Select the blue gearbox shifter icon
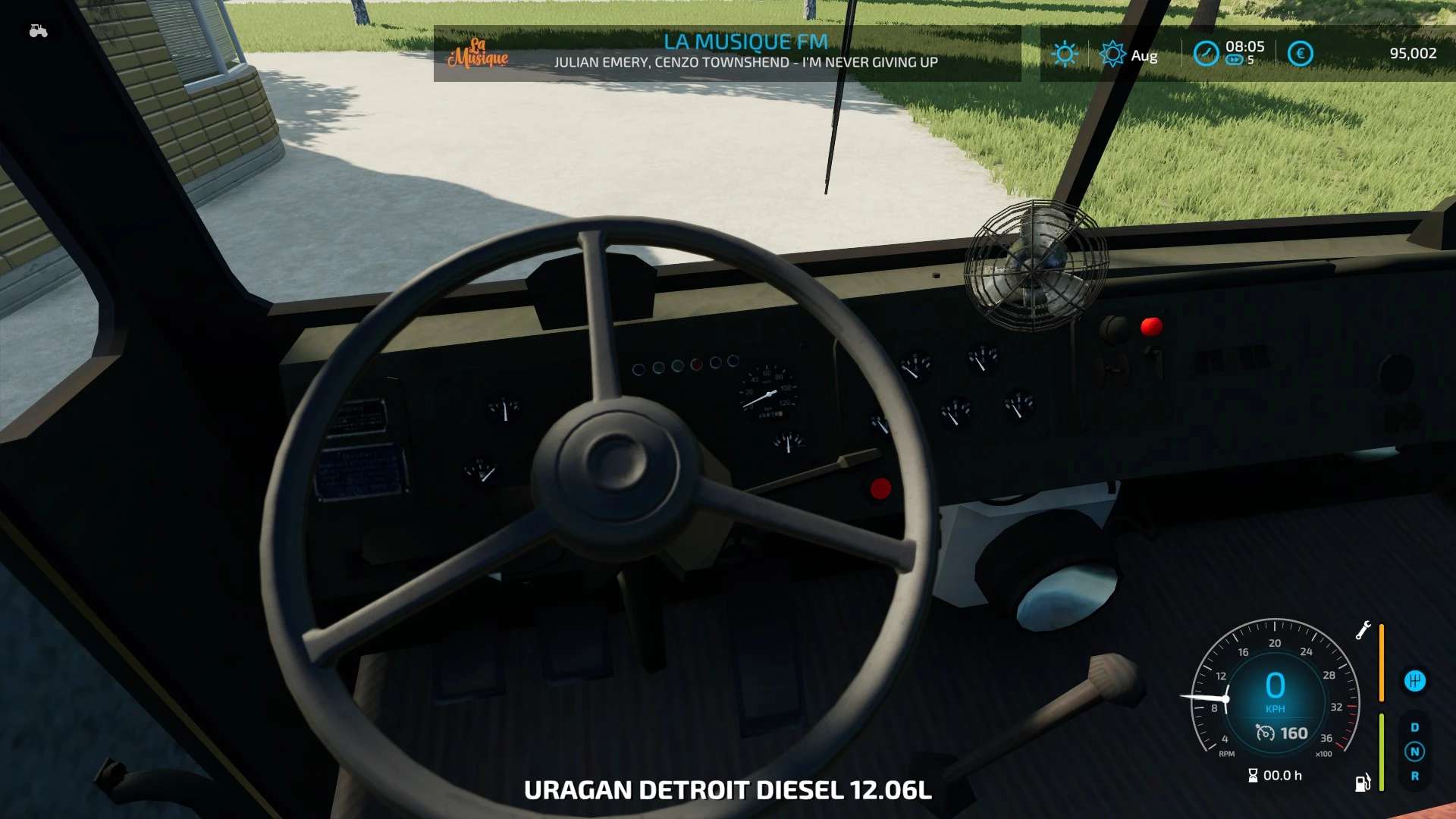Viewport: 1456px width, 819px height. (x=1414, y=681)
